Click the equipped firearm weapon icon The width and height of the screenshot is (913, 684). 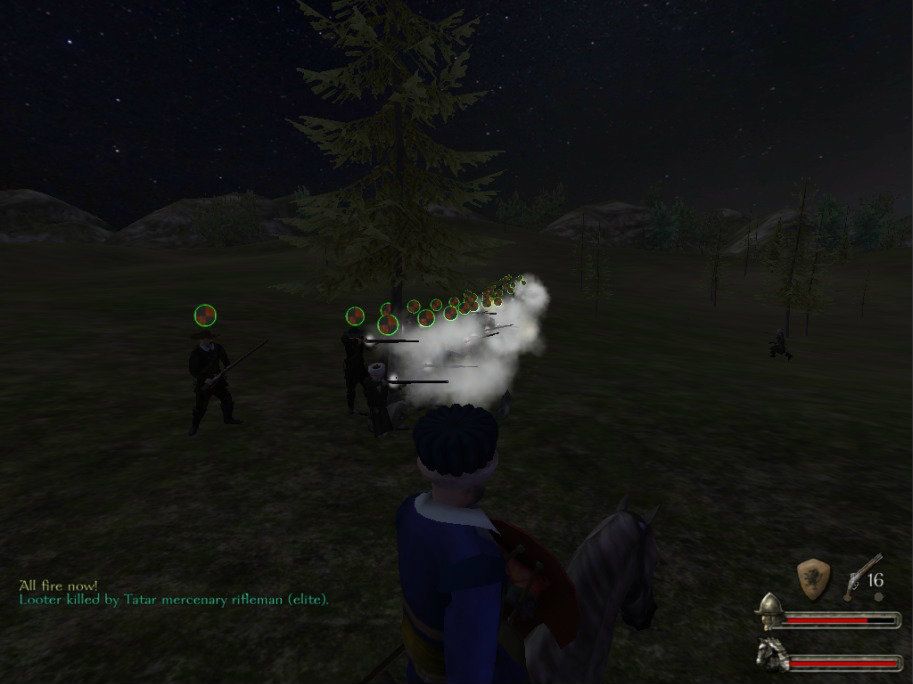click(859, 575)
